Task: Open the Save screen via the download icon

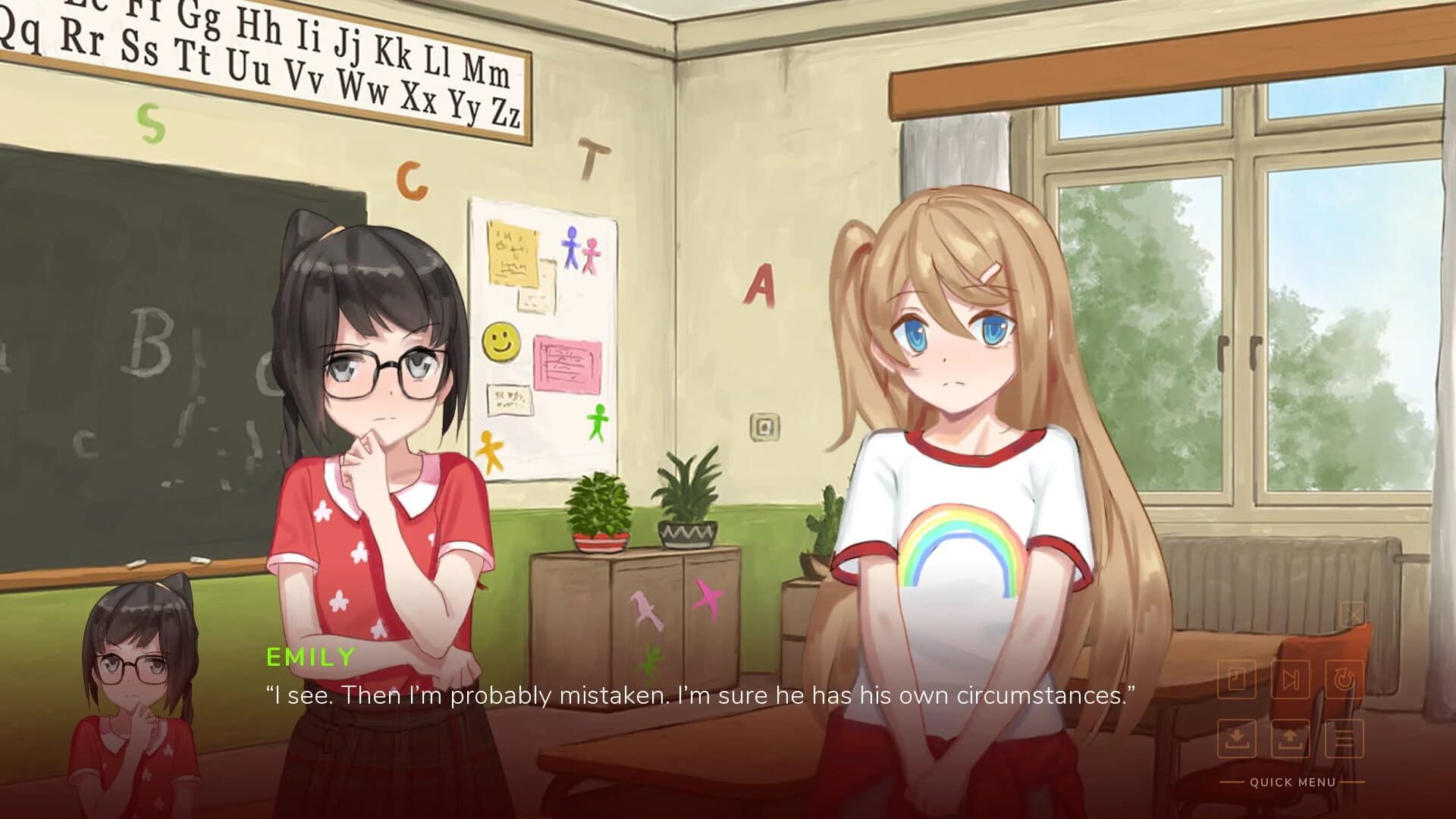Action: point(1237,738)
